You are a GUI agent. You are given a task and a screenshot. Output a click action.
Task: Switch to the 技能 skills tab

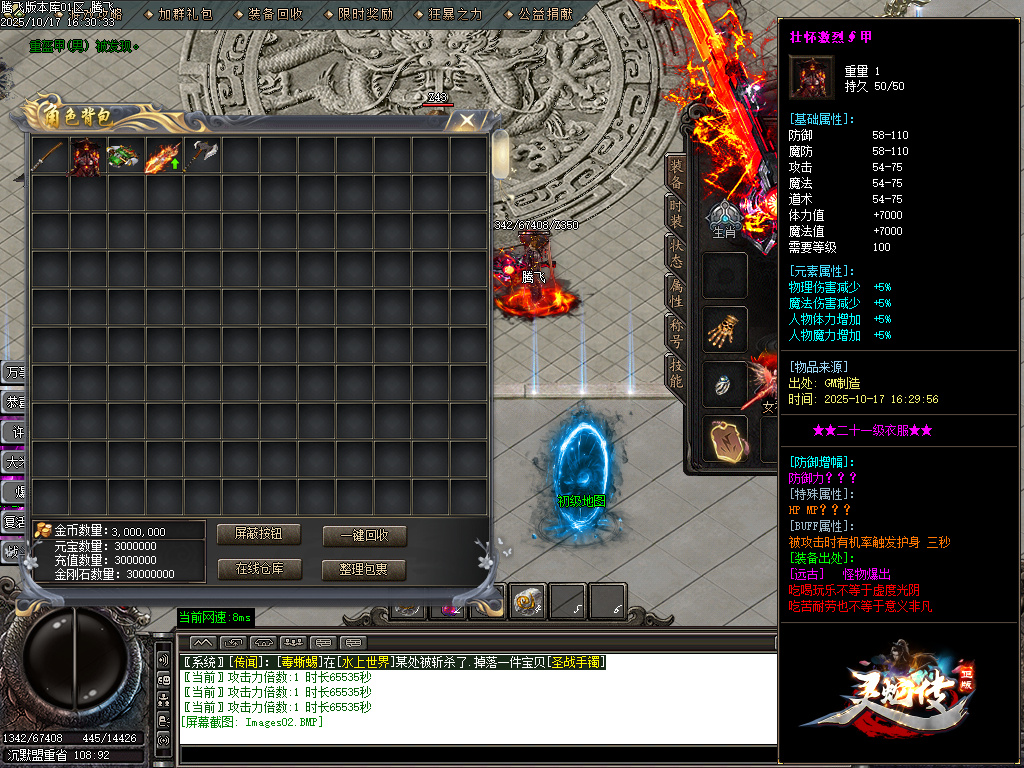pyautogui.click(x=676, y=371)
